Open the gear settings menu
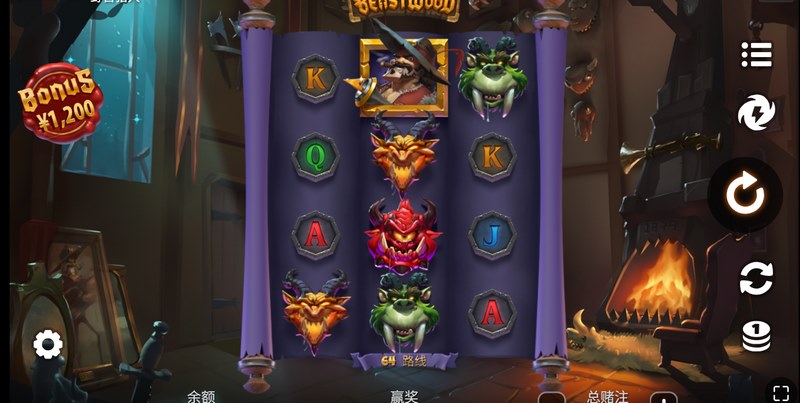Screen dimensions: 800x403 point(48,345)
